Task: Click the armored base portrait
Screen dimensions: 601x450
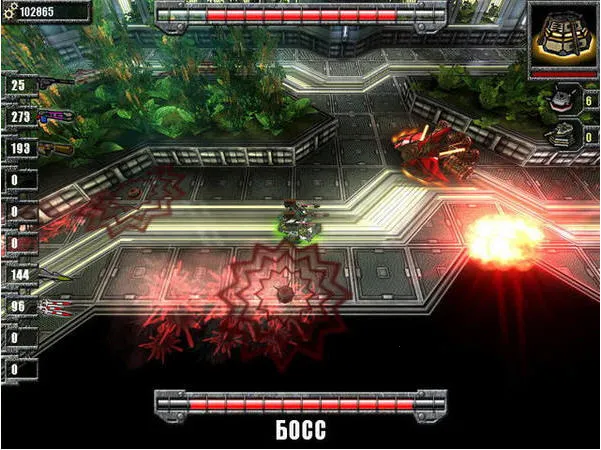Action: click(x=563, y=36)
